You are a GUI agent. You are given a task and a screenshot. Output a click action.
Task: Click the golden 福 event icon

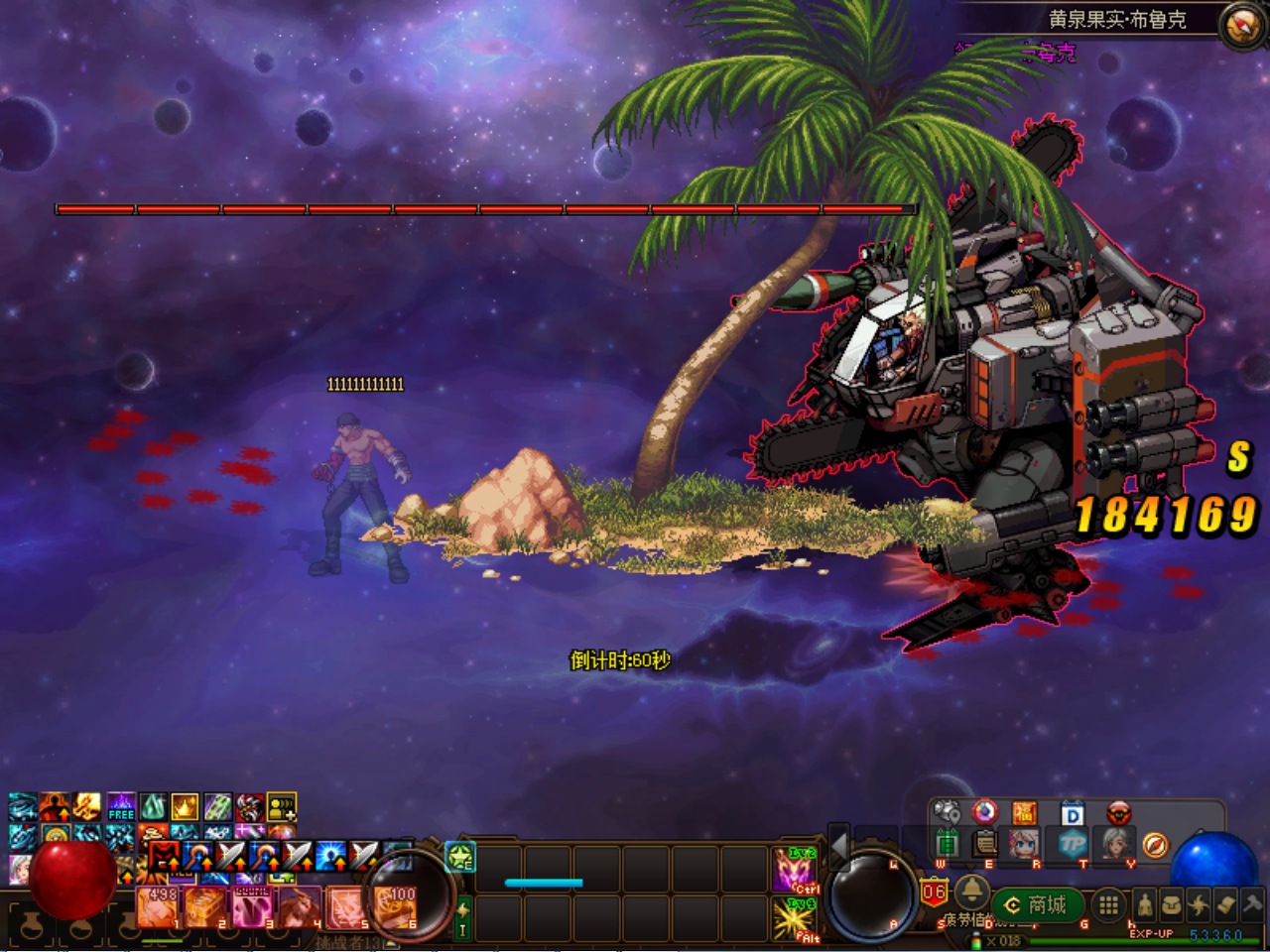click(x=1024, y=813)
